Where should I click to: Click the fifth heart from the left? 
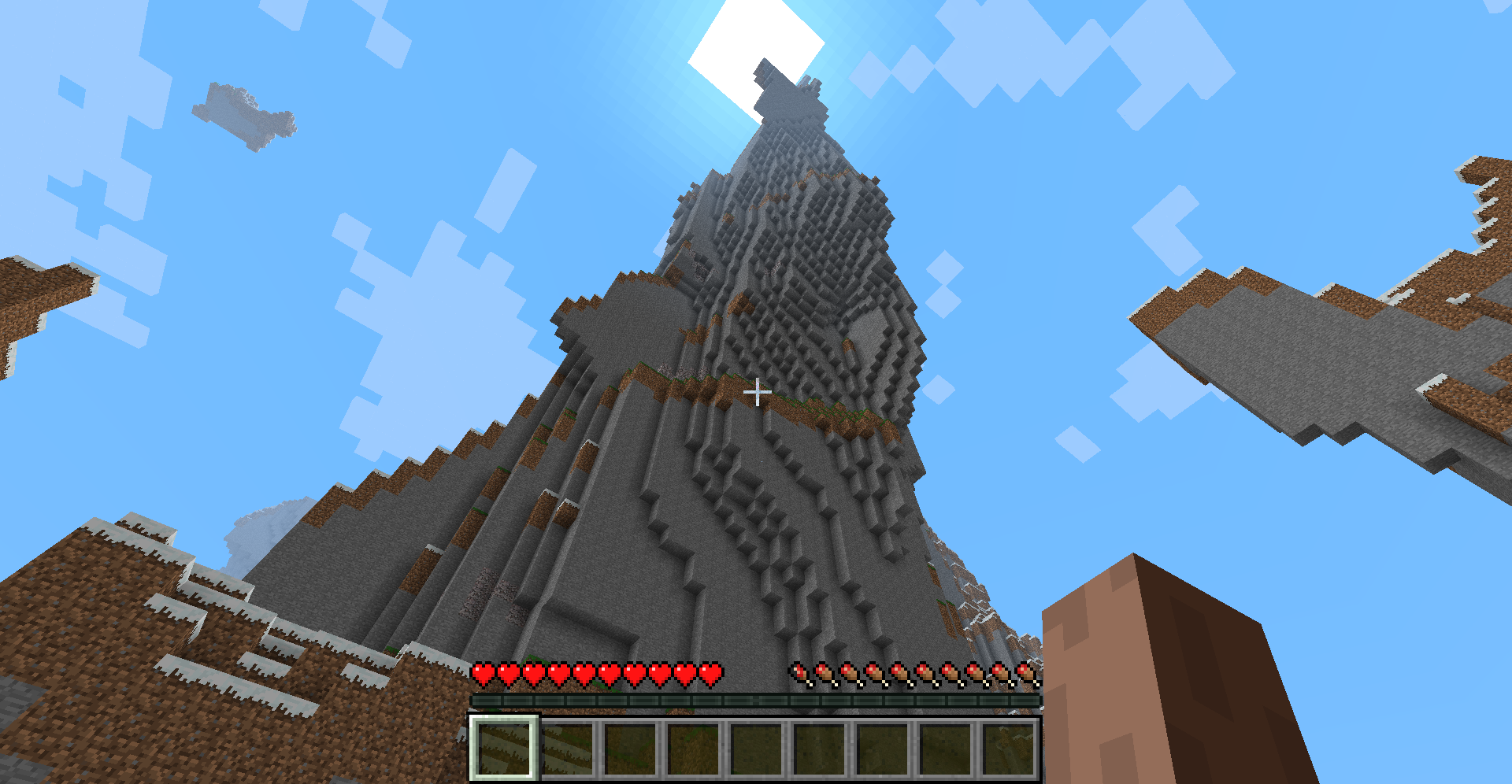(584, 675)
